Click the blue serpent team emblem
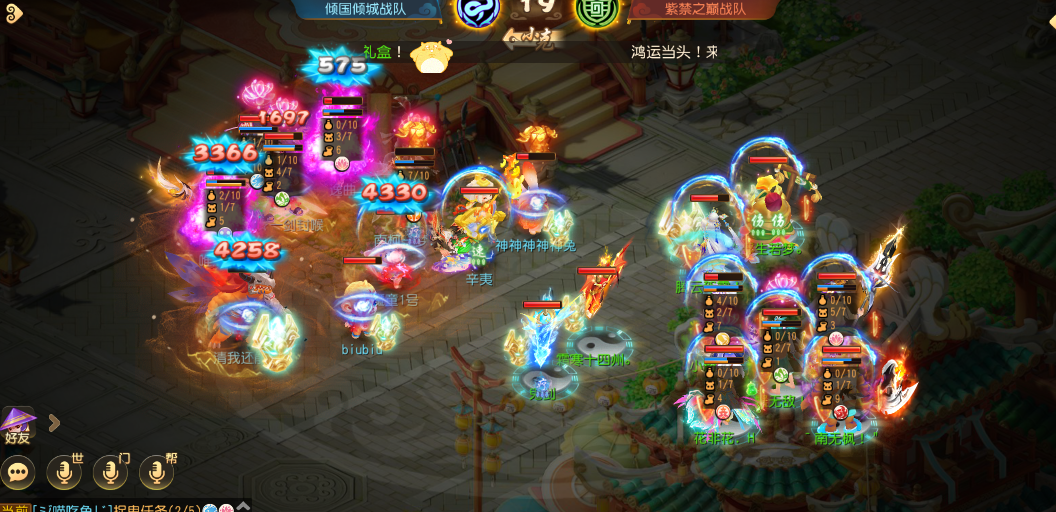 [x=477, y=11]
